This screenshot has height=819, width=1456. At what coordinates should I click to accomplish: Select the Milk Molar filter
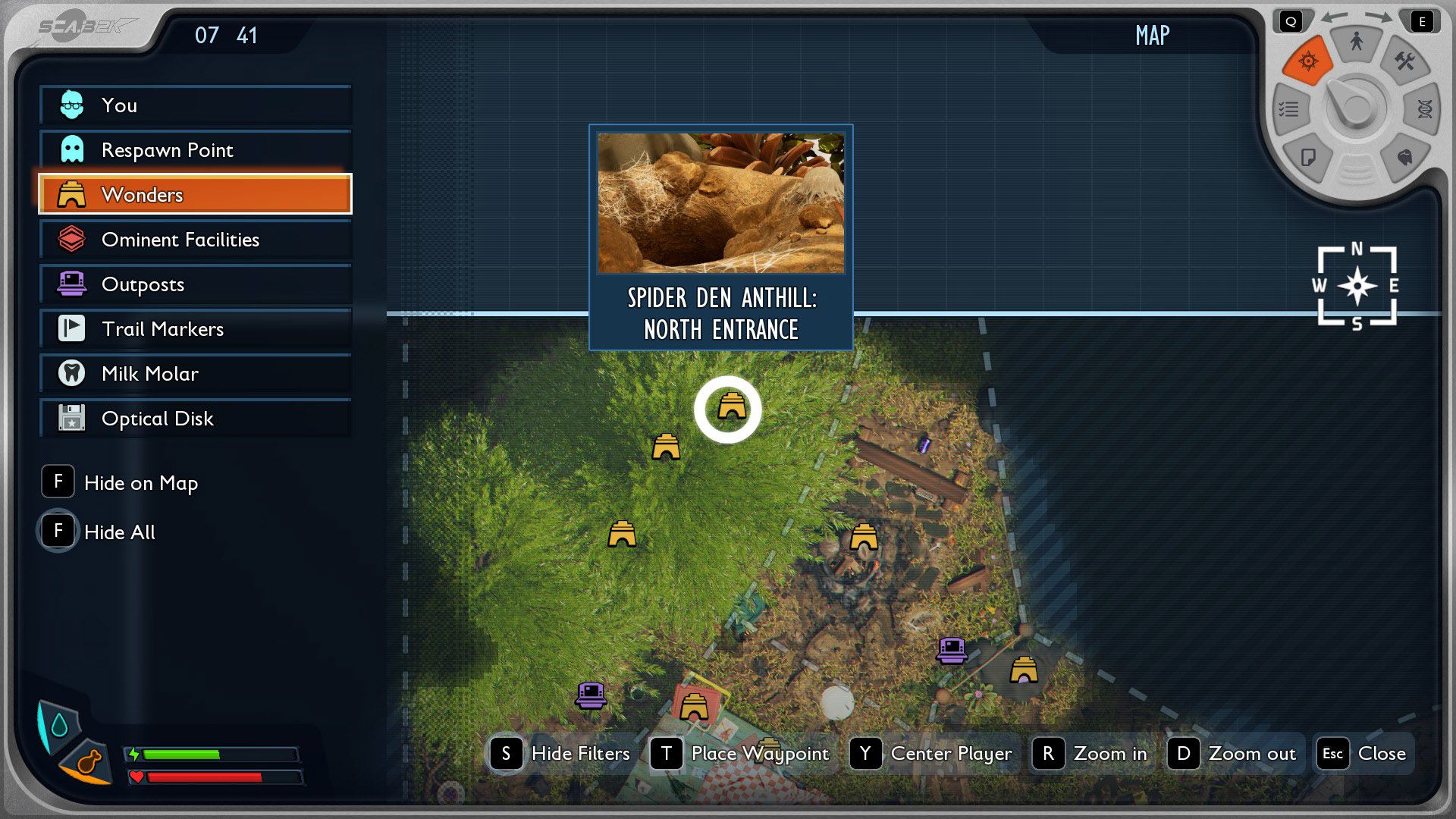click(x=195, y=374)
